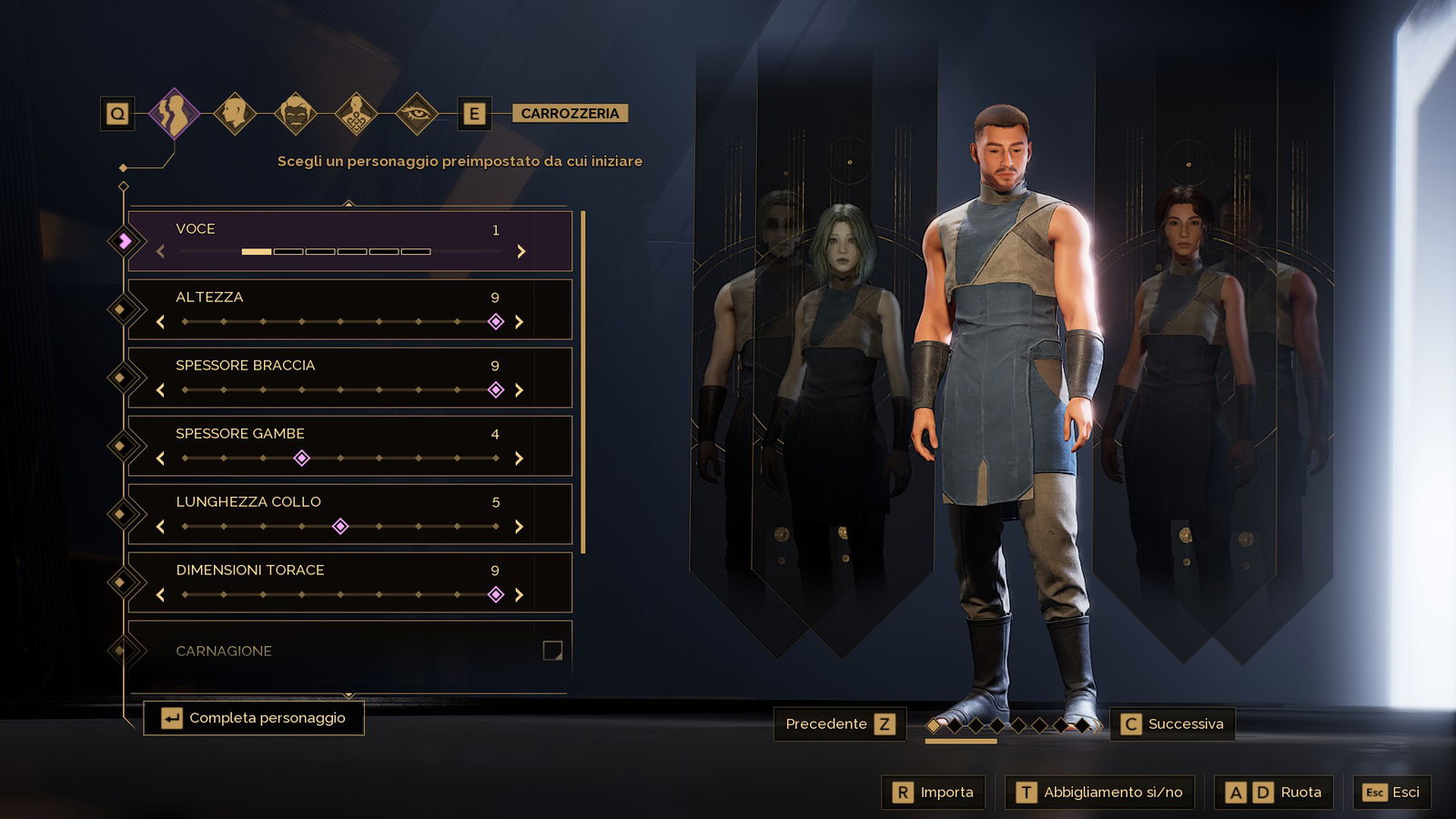The image size is (1456, 819).
Task: Confirm with Completa personaggio
Action: [254, 718]
